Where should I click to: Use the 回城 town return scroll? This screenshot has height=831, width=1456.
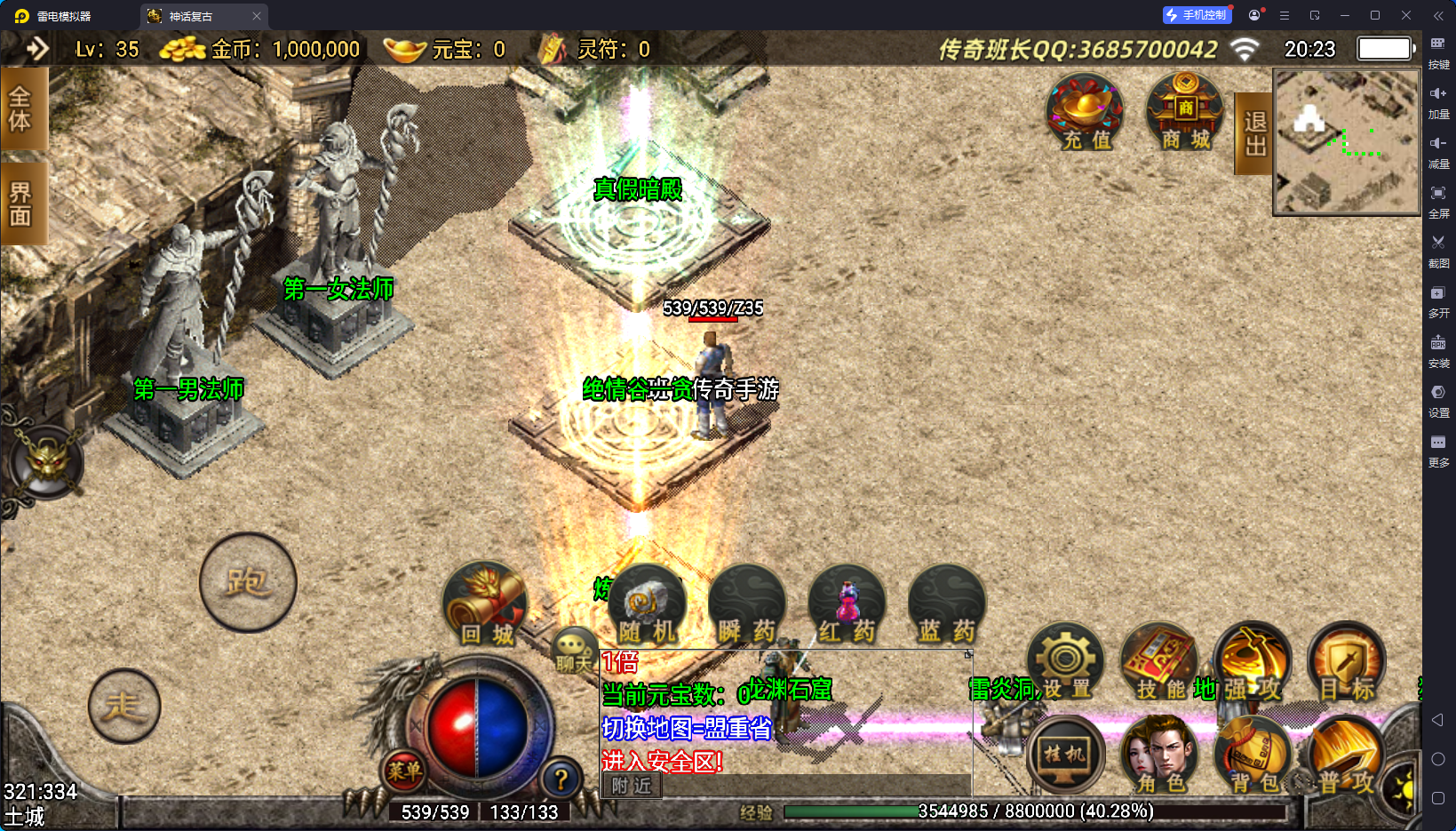click(485, 604)
